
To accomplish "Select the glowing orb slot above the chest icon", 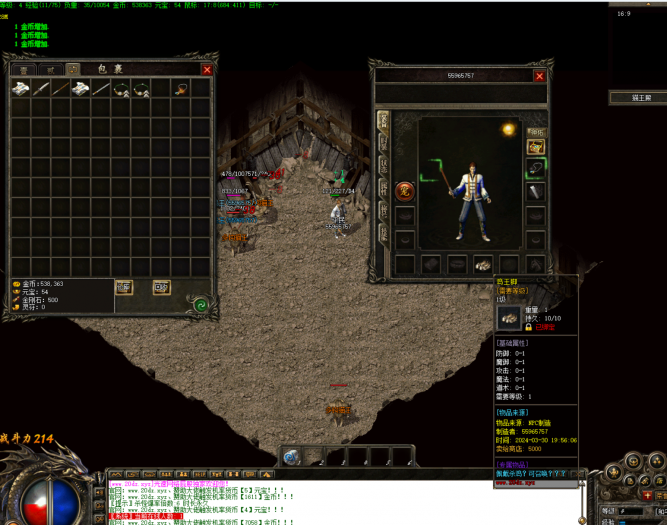I will [x=509, y=129].
